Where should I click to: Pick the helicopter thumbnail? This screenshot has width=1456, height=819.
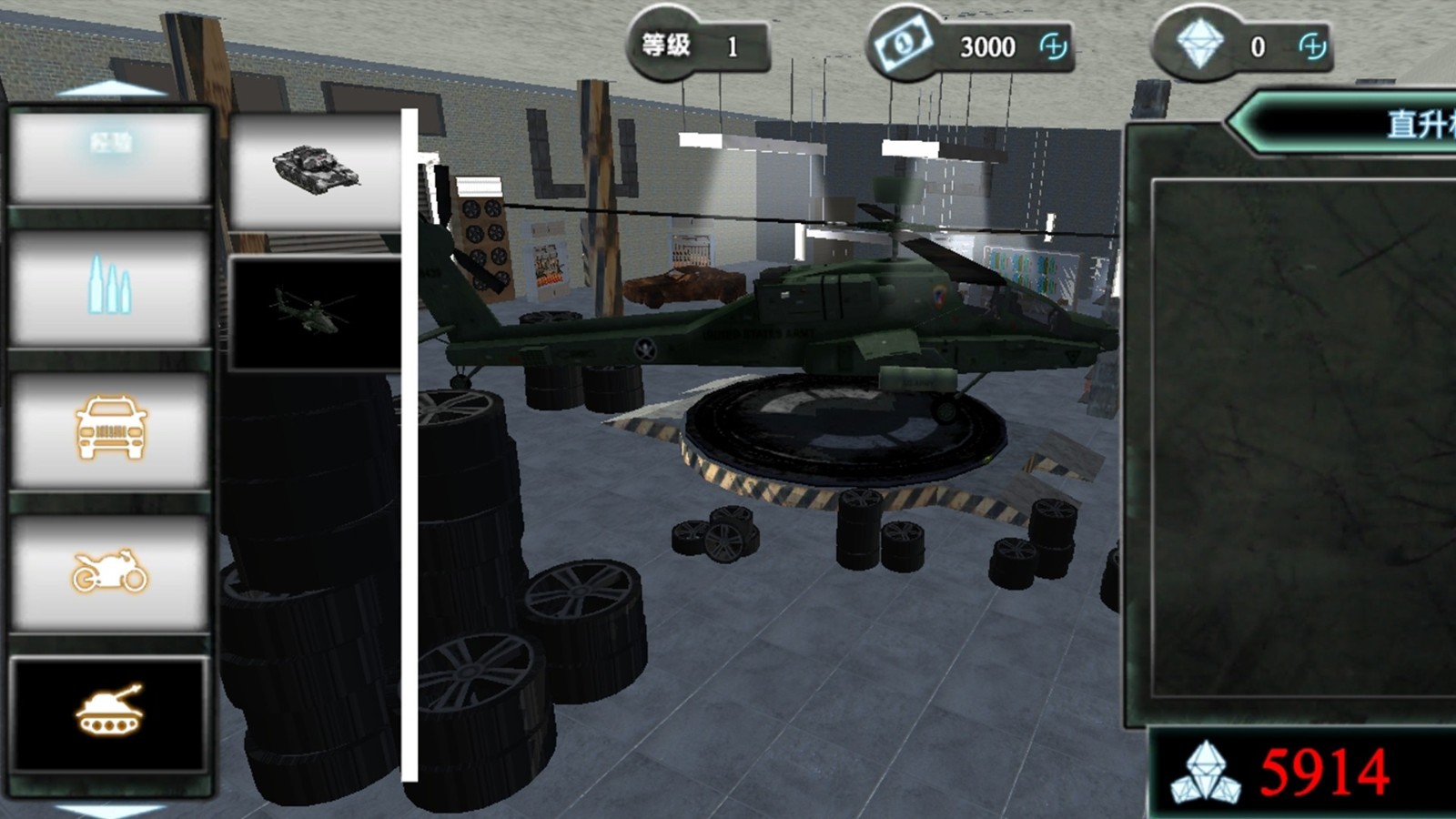[x=315, y=312]
